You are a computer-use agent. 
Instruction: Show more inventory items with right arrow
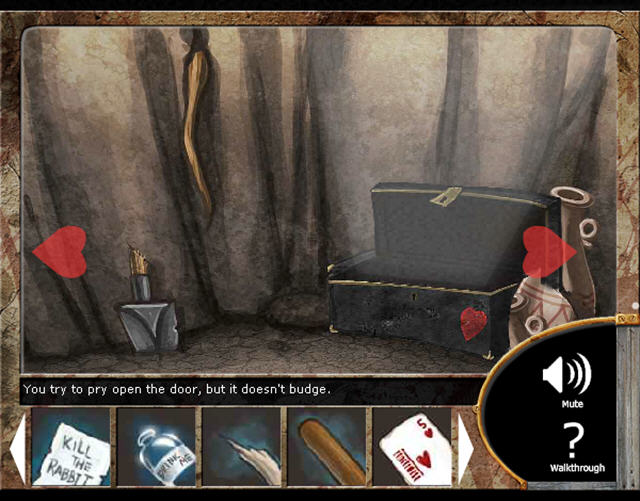point(466,447)
